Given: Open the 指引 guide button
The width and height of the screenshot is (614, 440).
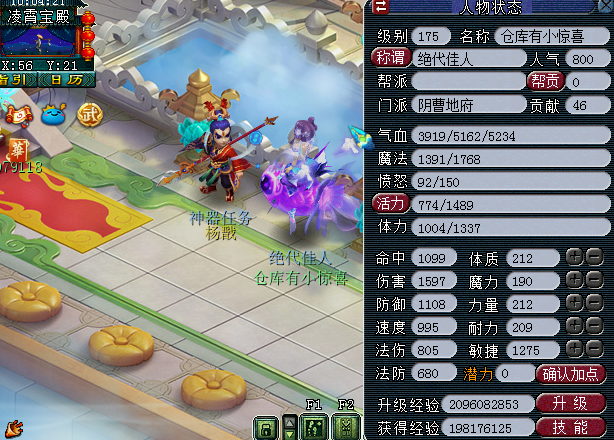Looking at the screenshot, I should coord(16,79).
